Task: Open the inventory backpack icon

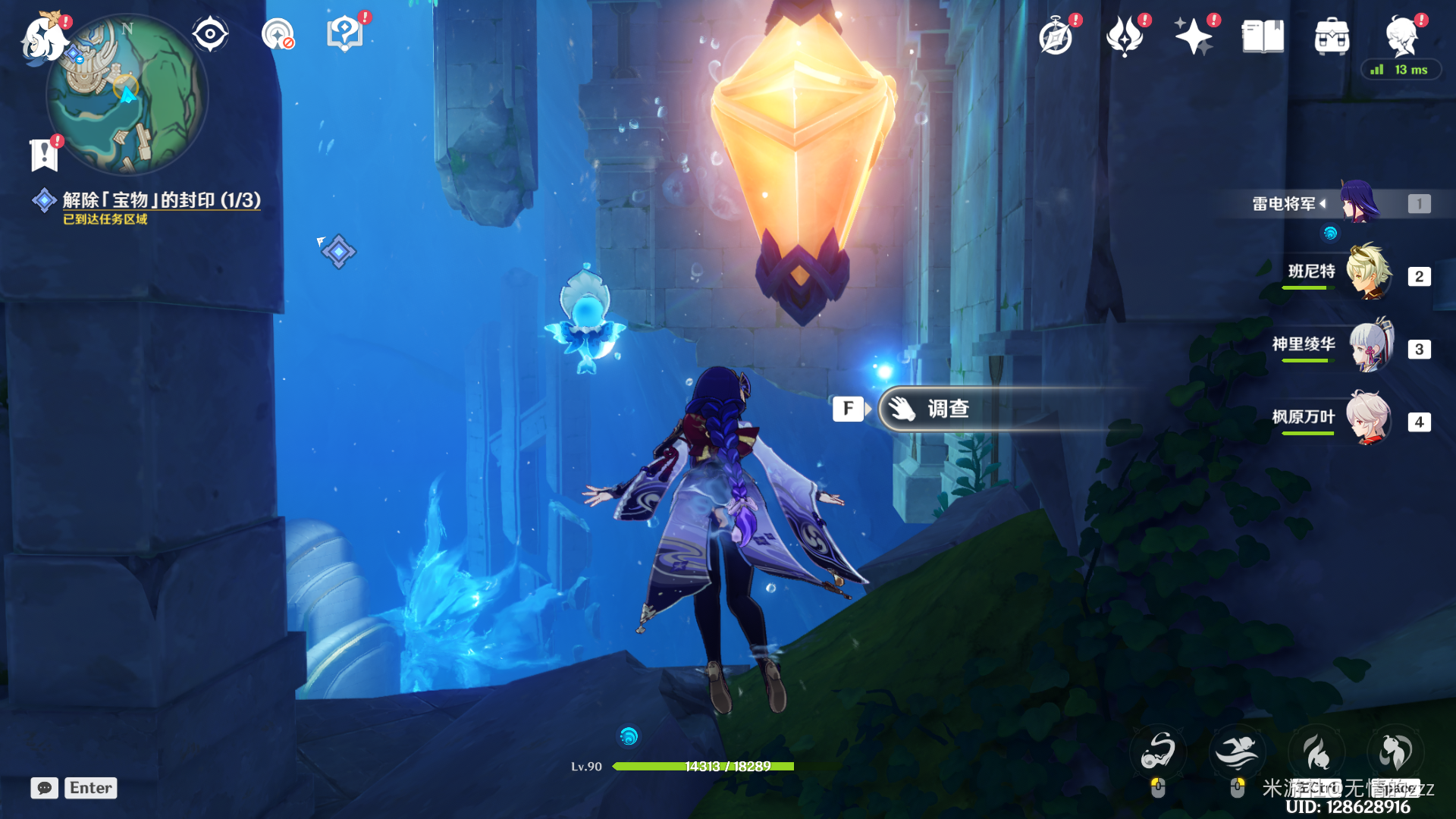Action: pyautogui.click(x=1332, y=36)
